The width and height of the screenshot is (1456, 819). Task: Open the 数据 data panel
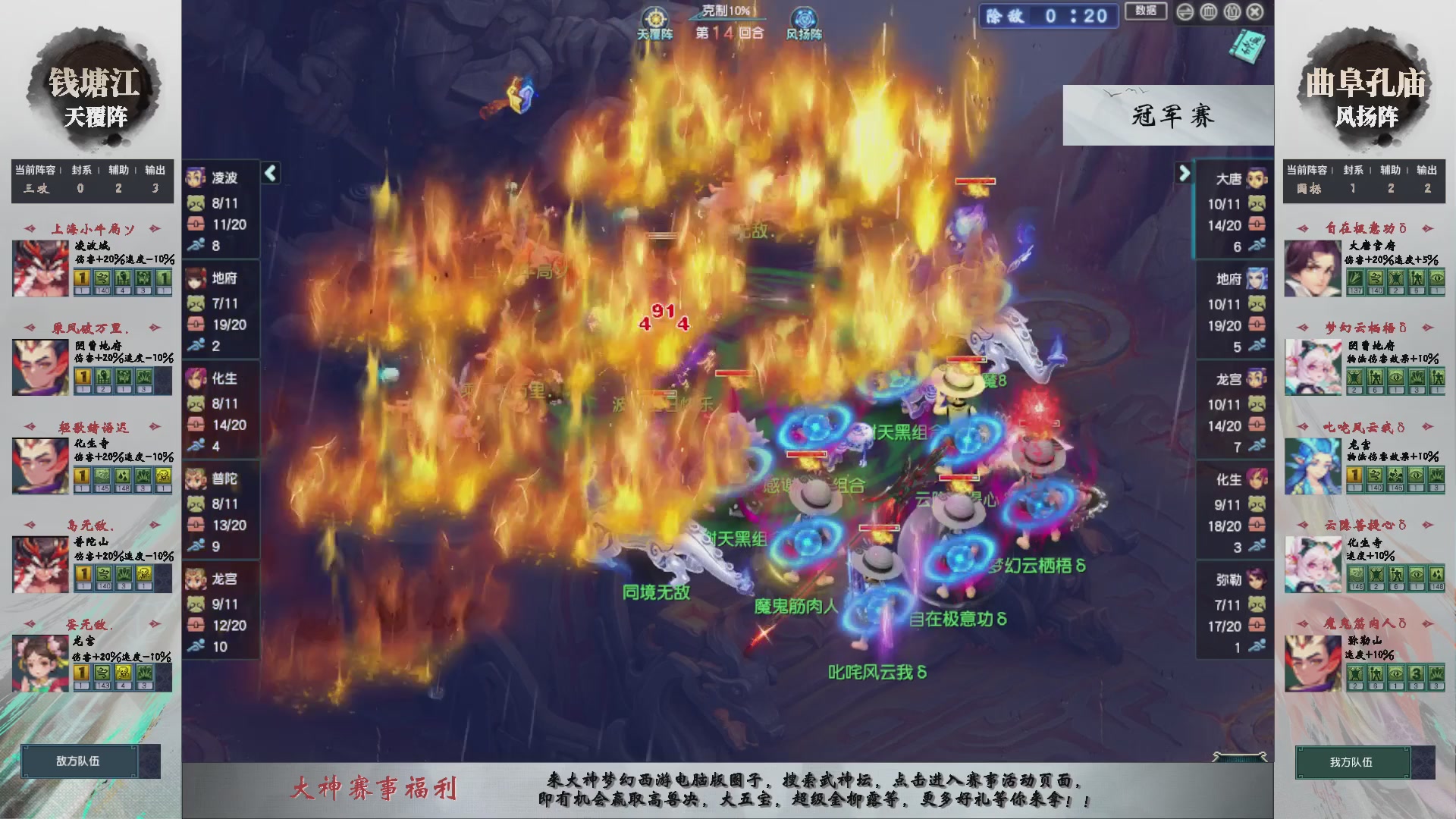(1145, 12)
